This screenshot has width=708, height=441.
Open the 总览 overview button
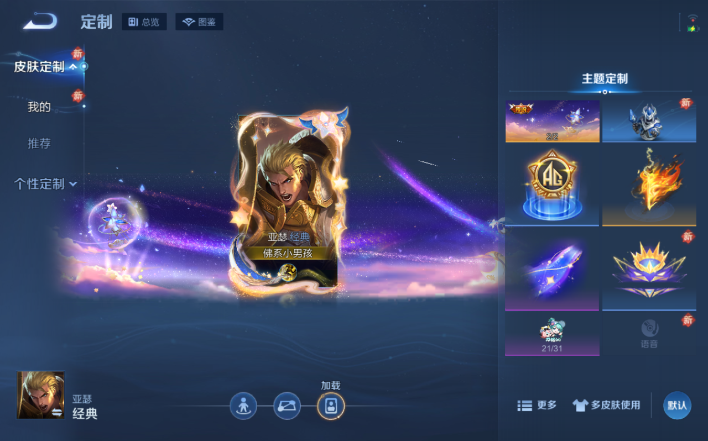point(145,22)
